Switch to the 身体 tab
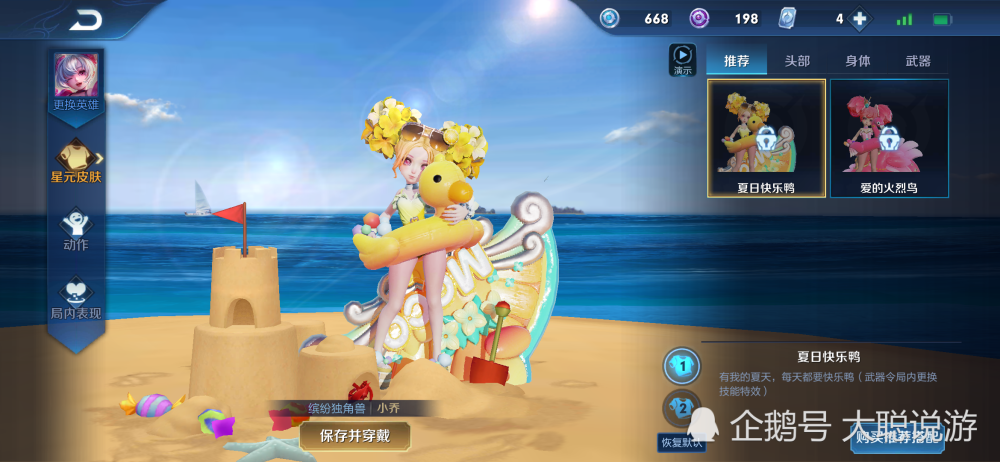 [x=858, y=61]
